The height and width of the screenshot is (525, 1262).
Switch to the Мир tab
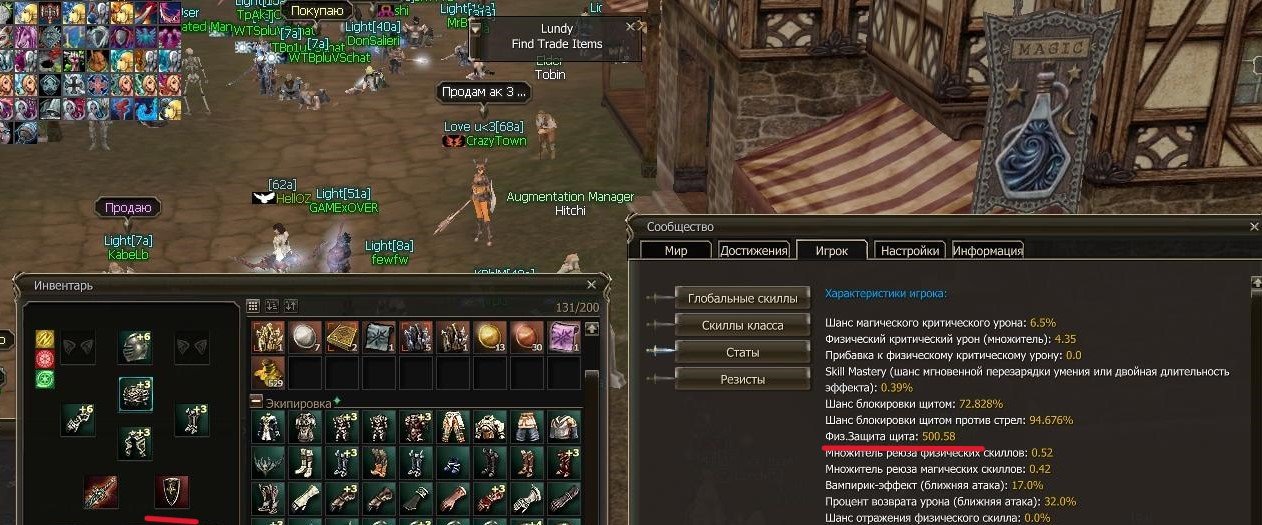tap(676, 251)
